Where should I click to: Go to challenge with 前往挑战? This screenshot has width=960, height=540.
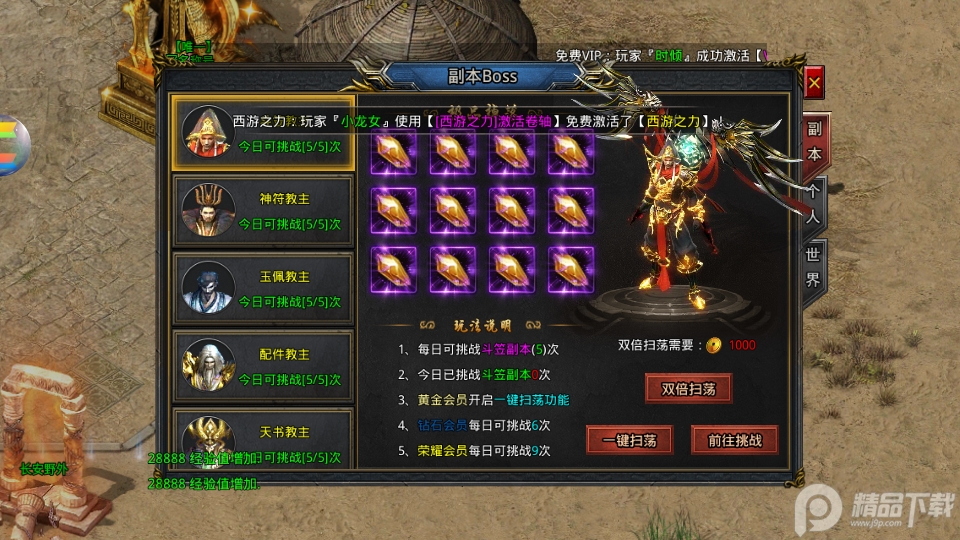(x=734, y=440)
